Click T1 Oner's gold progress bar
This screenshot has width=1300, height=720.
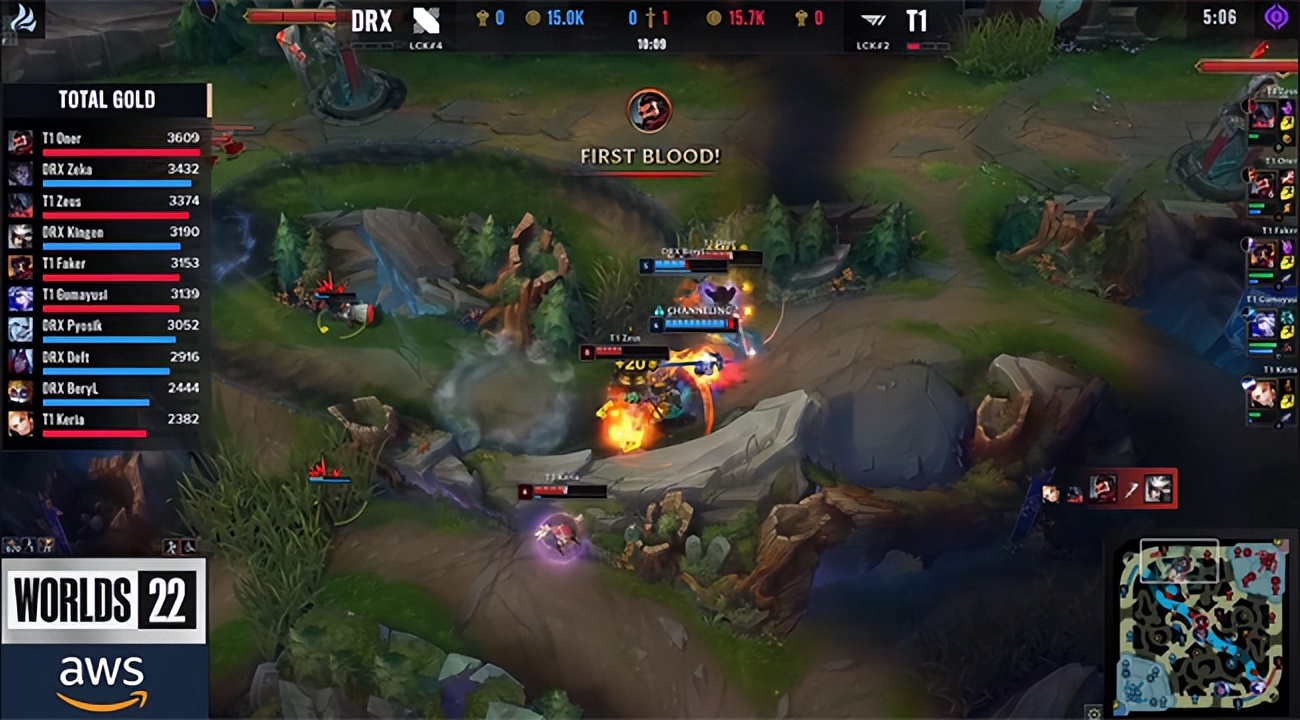[120, 151]
